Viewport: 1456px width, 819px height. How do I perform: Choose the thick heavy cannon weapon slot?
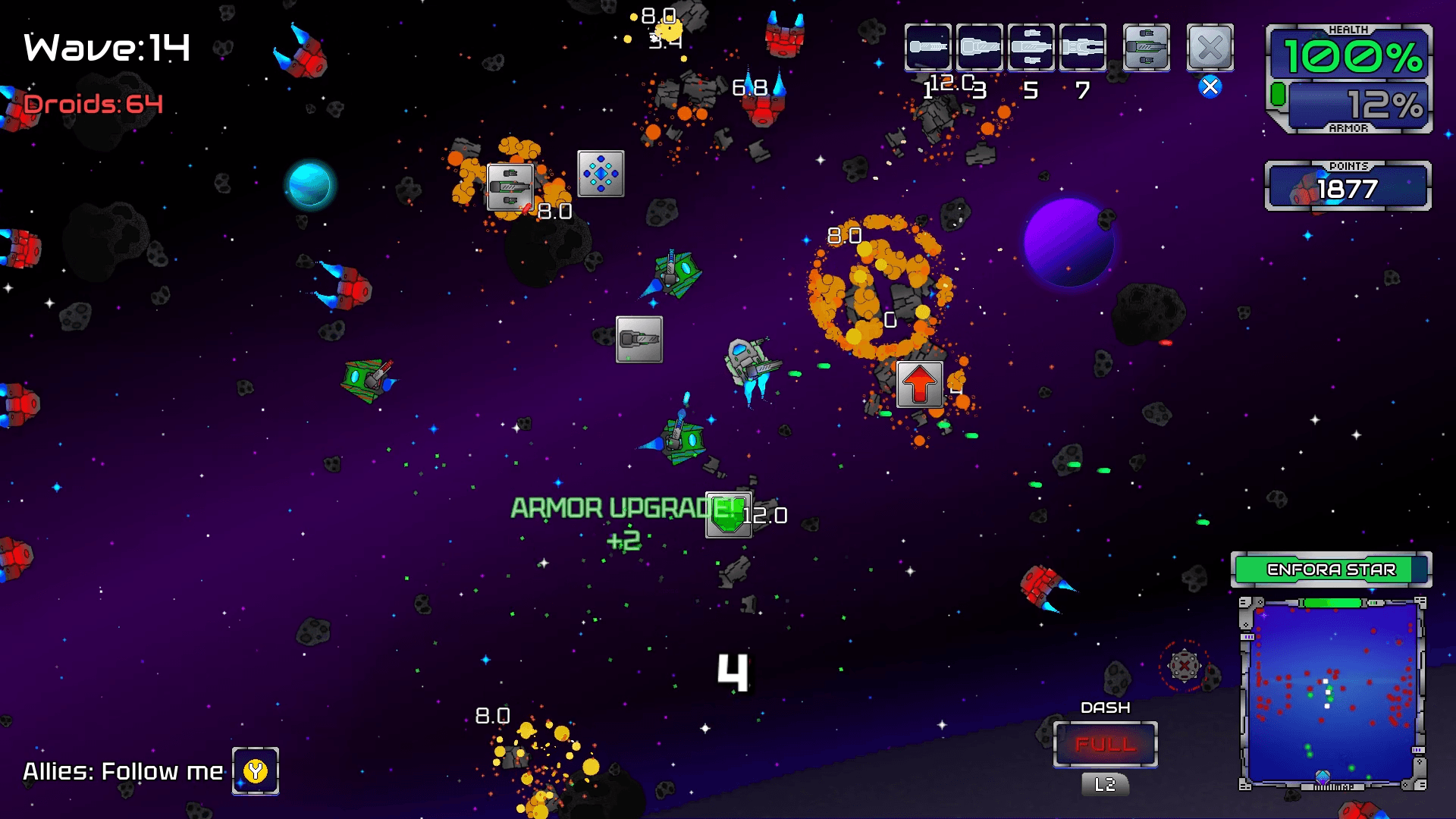click(979, 47)
